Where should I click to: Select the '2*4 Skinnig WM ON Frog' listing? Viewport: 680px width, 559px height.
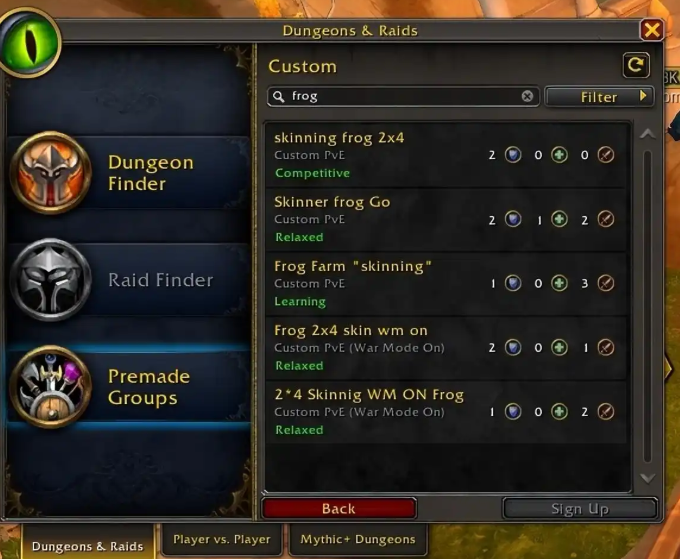tap(445, 411)
